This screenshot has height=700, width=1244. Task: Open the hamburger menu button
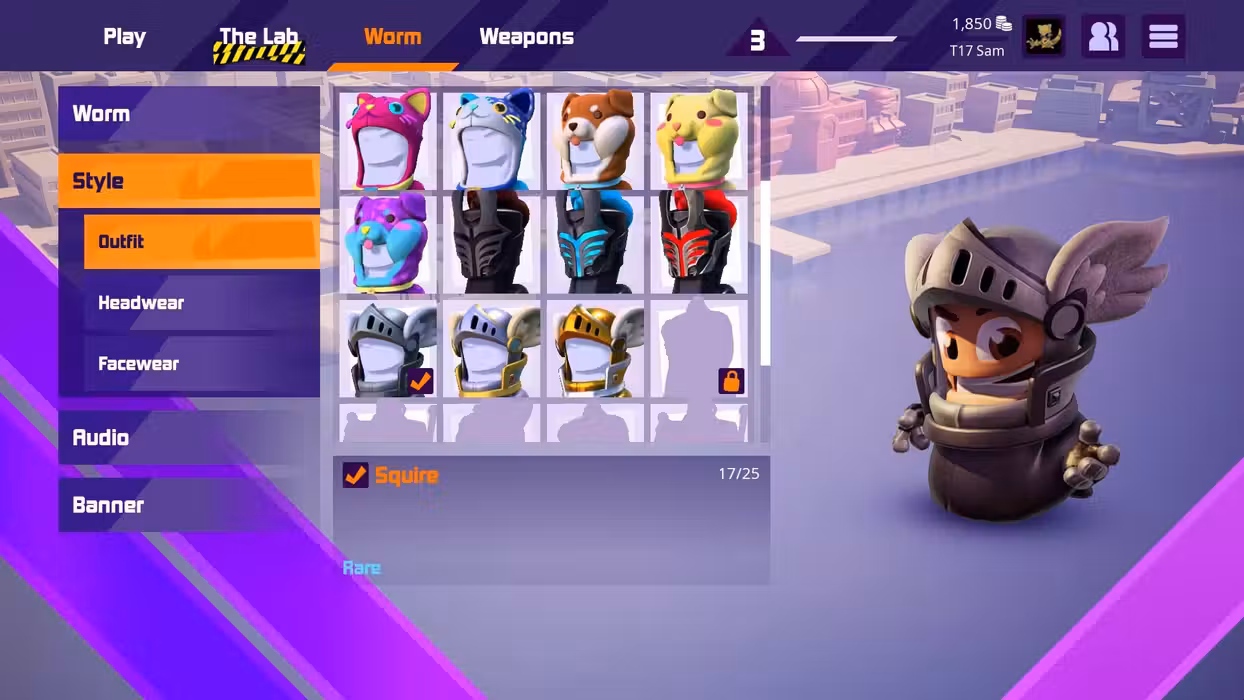click(1163, 37)
